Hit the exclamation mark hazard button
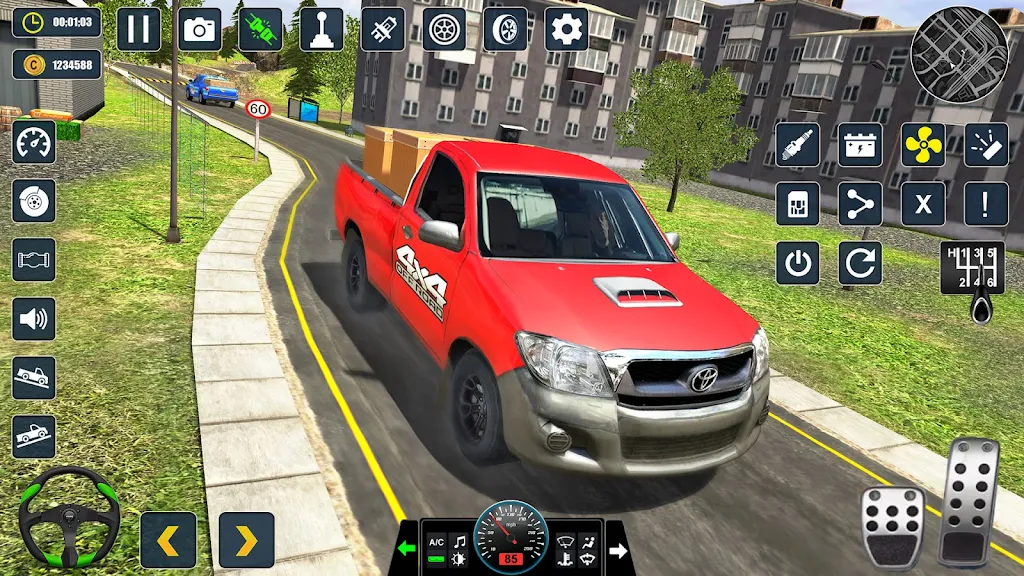 coord(985,204)
